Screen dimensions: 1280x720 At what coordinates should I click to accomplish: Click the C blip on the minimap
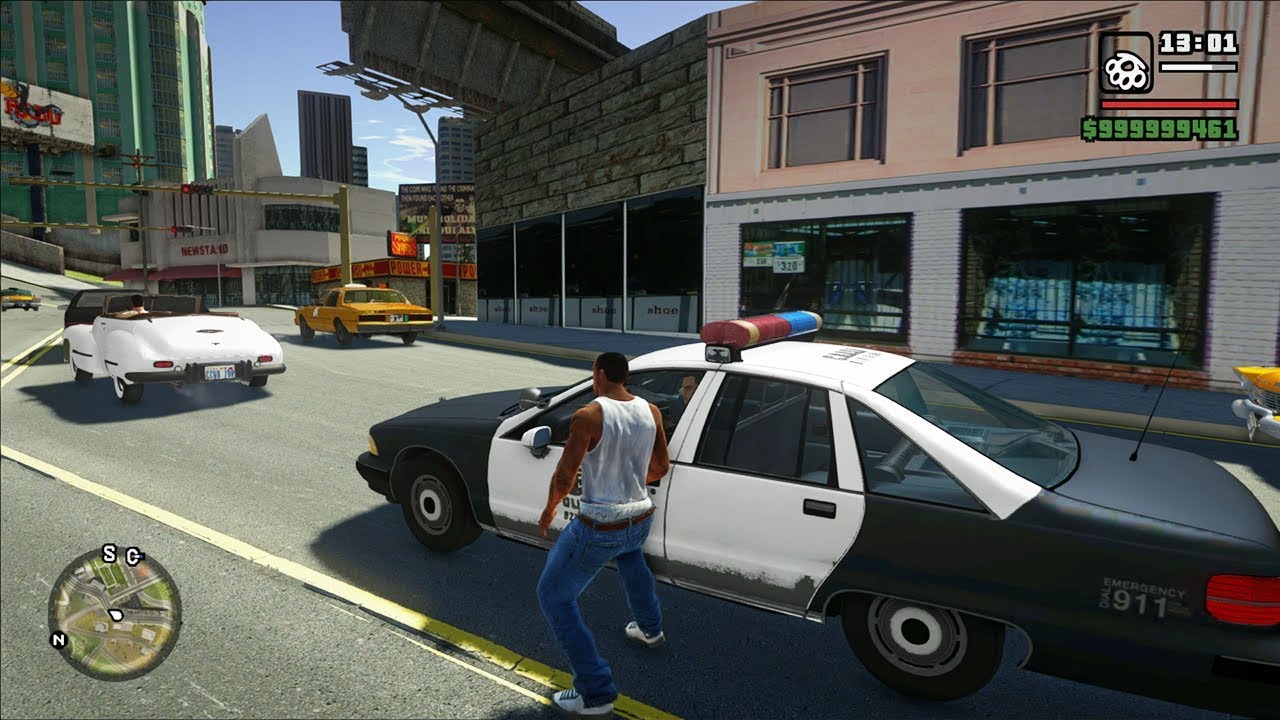pos(132,556)
